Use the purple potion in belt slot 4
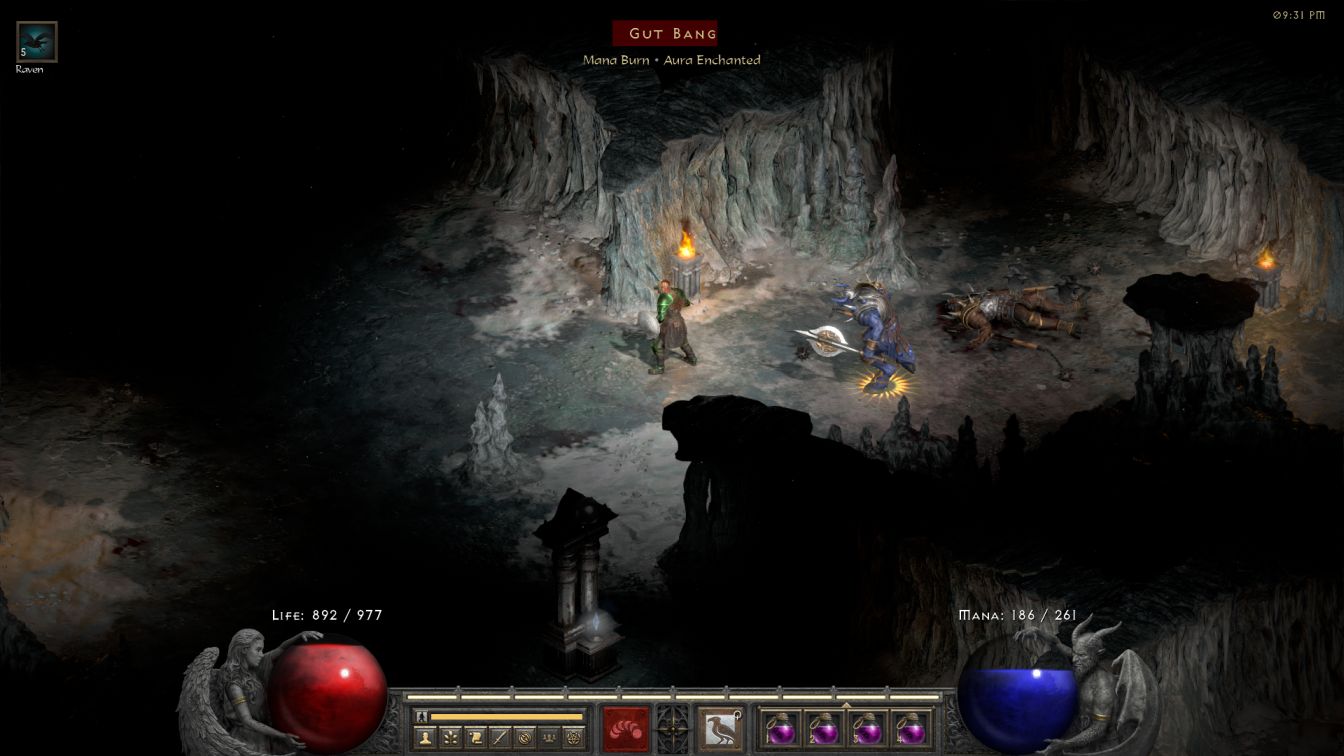 [910, 729]
